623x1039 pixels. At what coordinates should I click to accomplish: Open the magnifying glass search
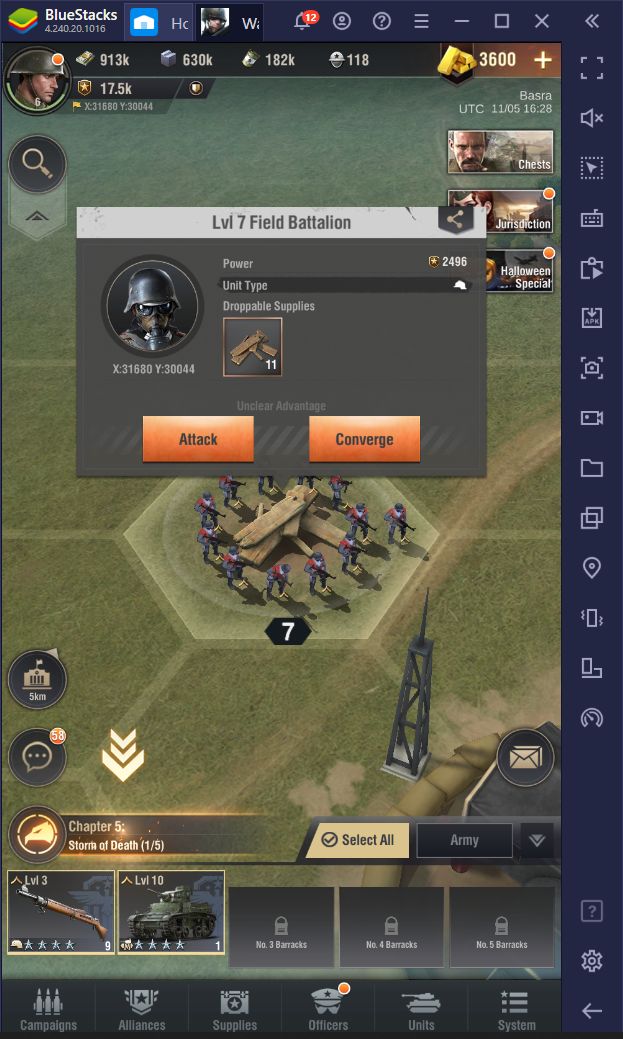tap(37, 164)
